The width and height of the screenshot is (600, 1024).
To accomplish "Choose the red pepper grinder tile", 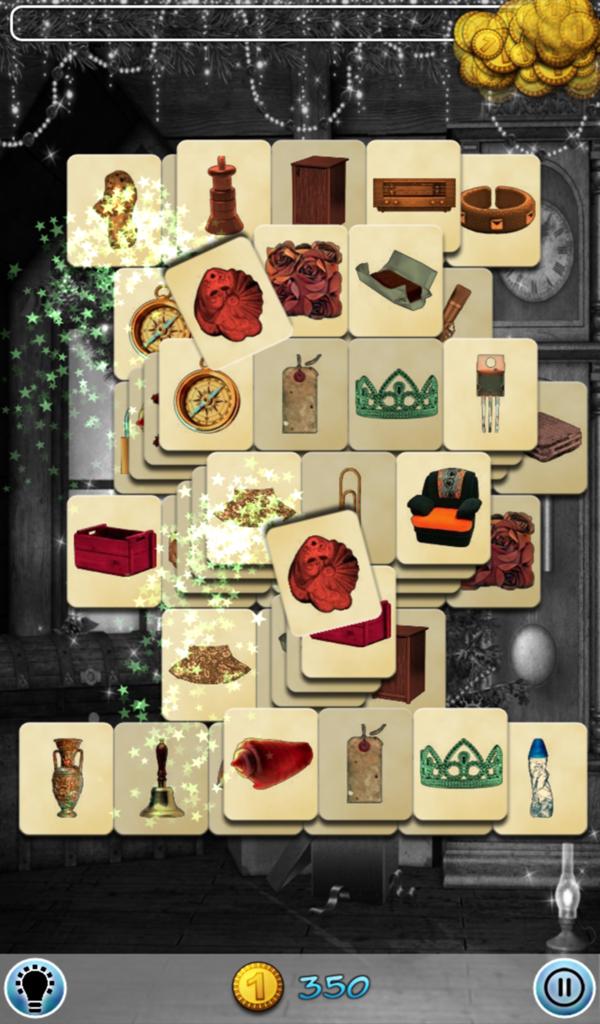I will (x=224, y=195).
